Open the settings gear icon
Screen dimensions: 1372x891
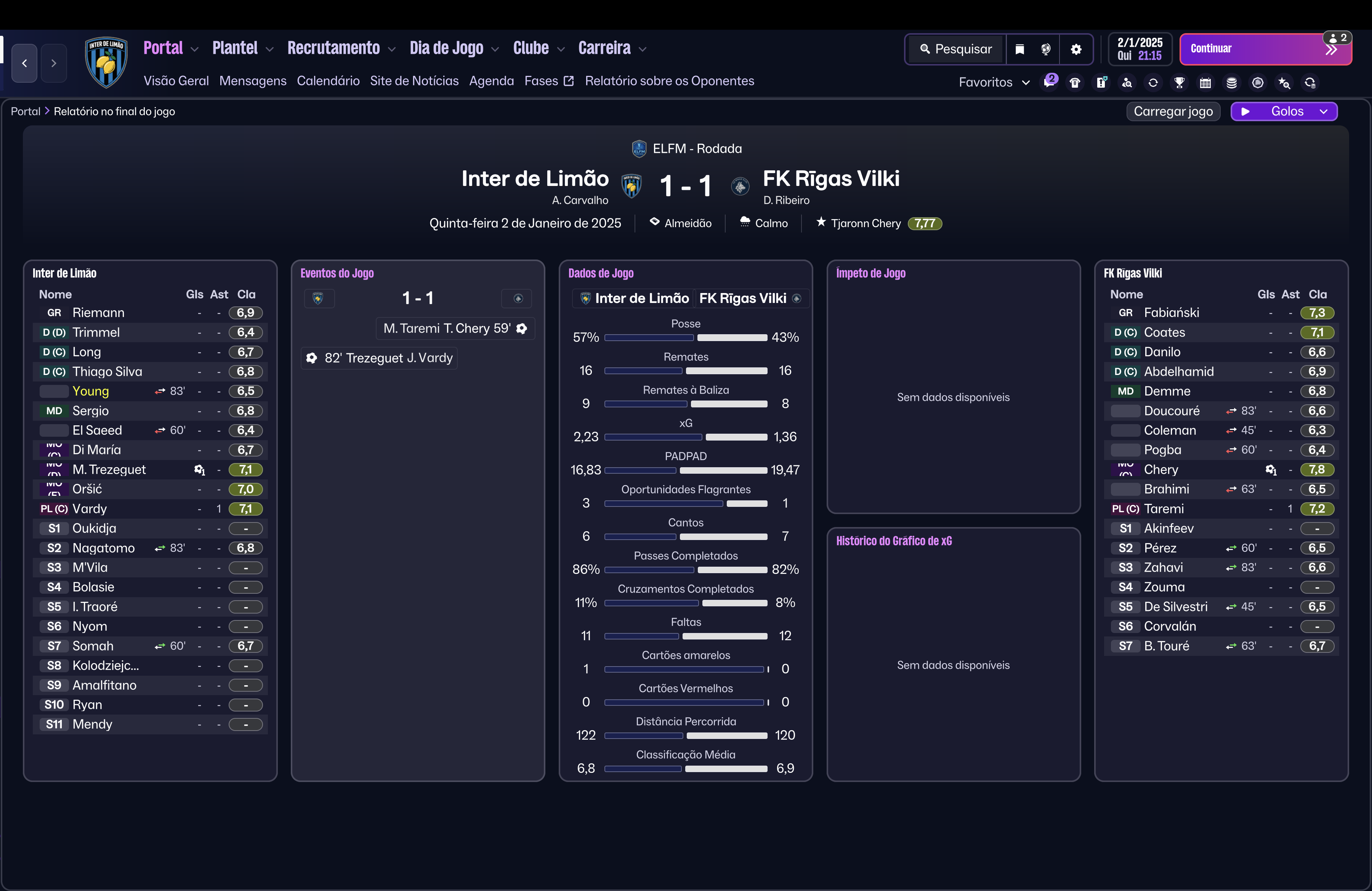point(1076,49)
